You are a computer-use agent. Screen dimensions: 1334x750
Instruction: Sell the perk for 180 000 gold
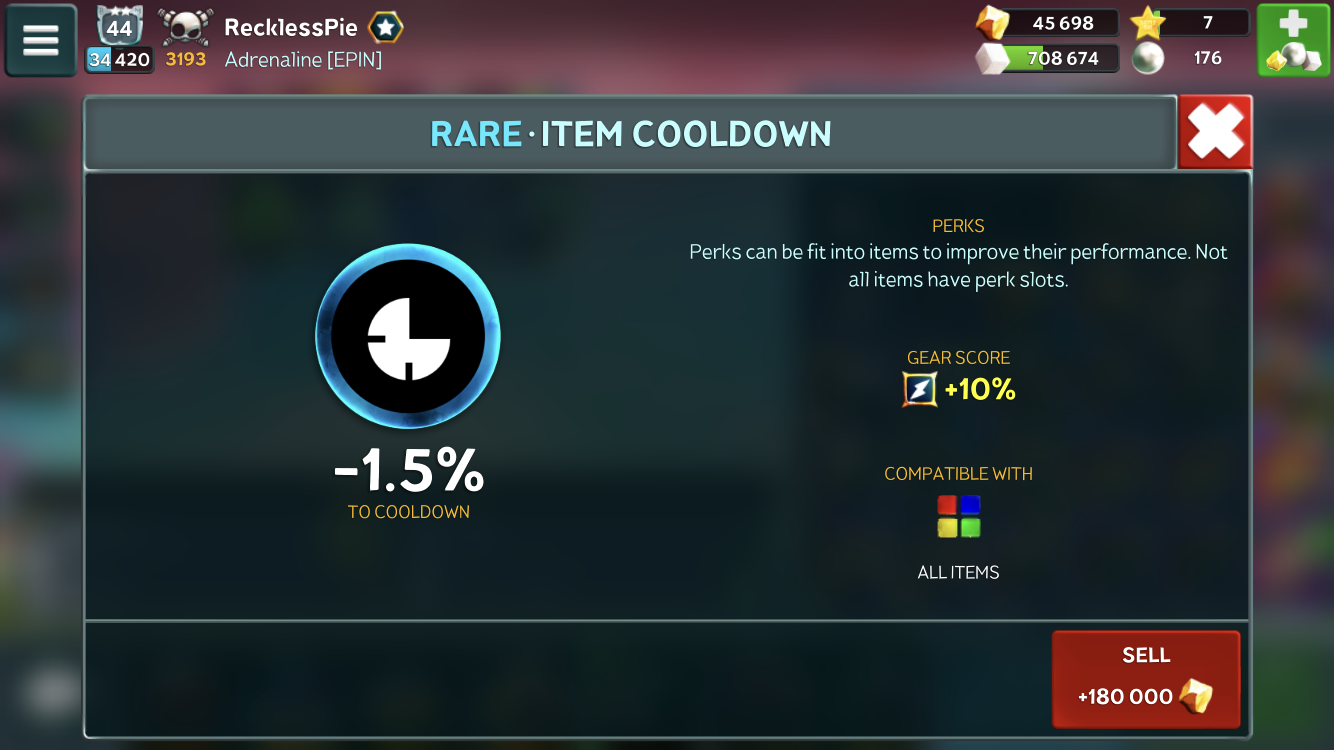tap(1146, 678)
